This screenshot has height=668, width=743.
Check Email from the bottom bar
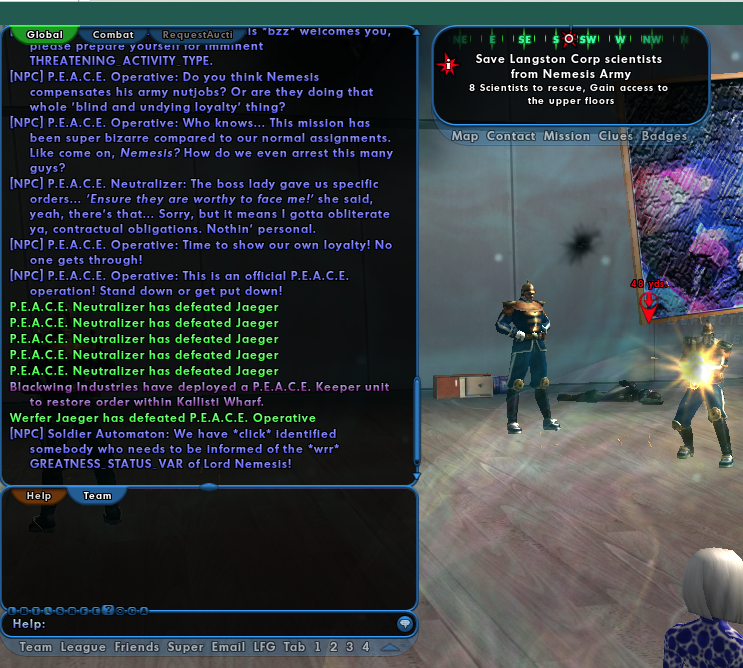tap(229, 647)
